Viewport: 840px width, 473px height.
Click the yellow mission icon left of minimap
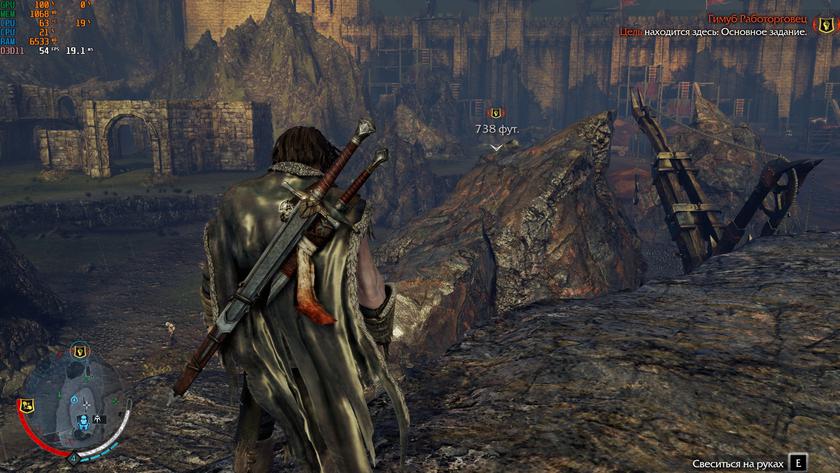tap(26, 406)
